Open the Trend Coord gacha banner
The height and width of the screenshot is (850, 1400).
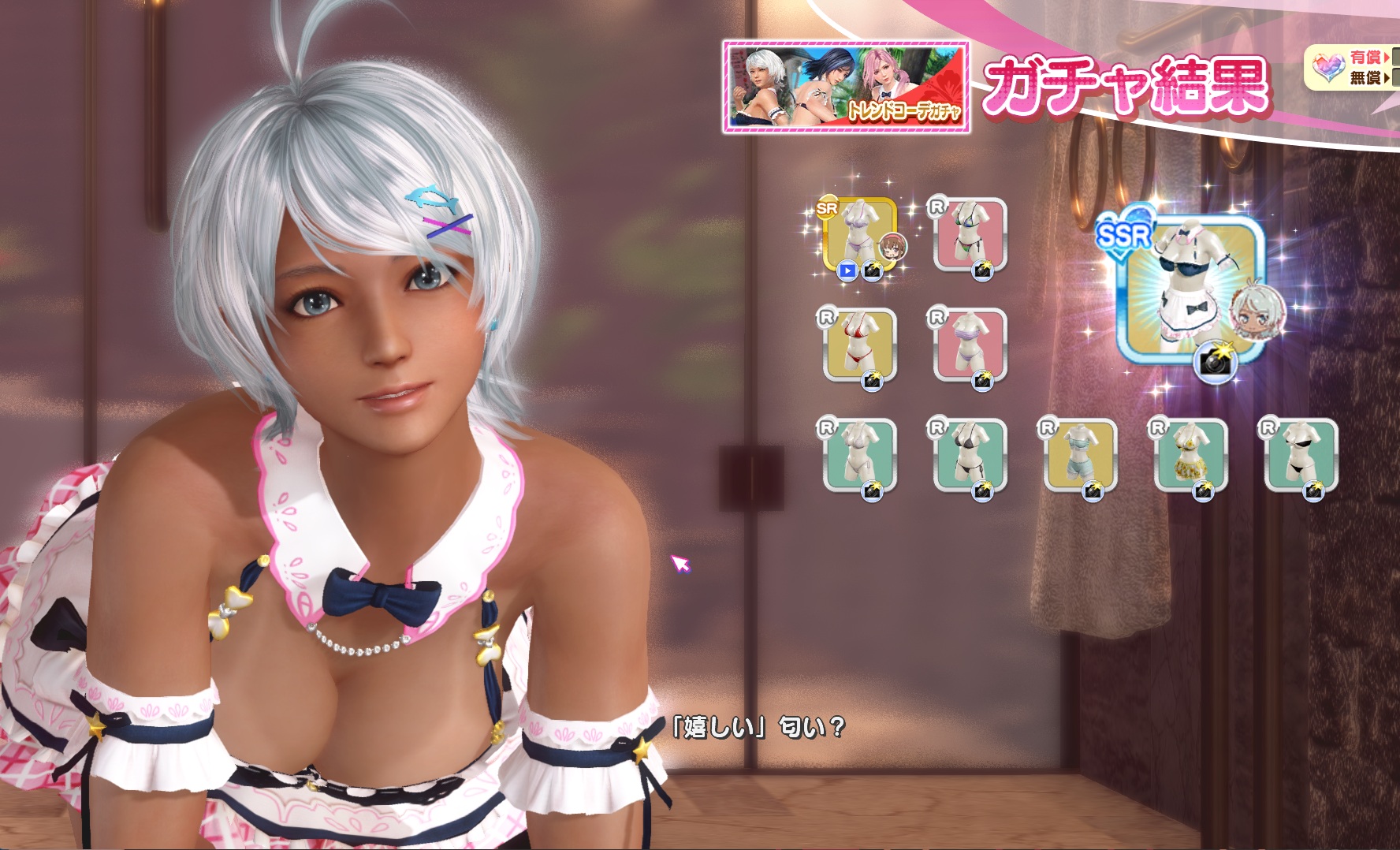click(x=846, y=87)
